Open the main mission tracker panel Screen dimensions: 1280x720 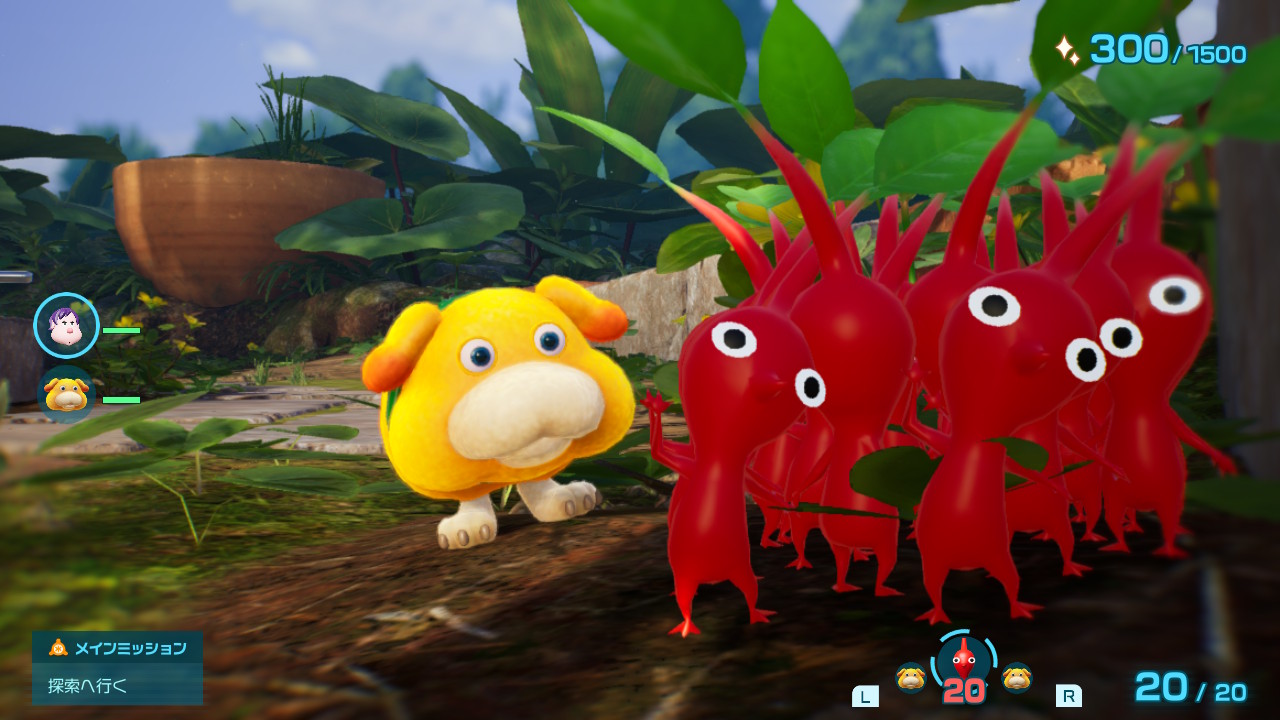pyautogui.click(x=117, y=667)
